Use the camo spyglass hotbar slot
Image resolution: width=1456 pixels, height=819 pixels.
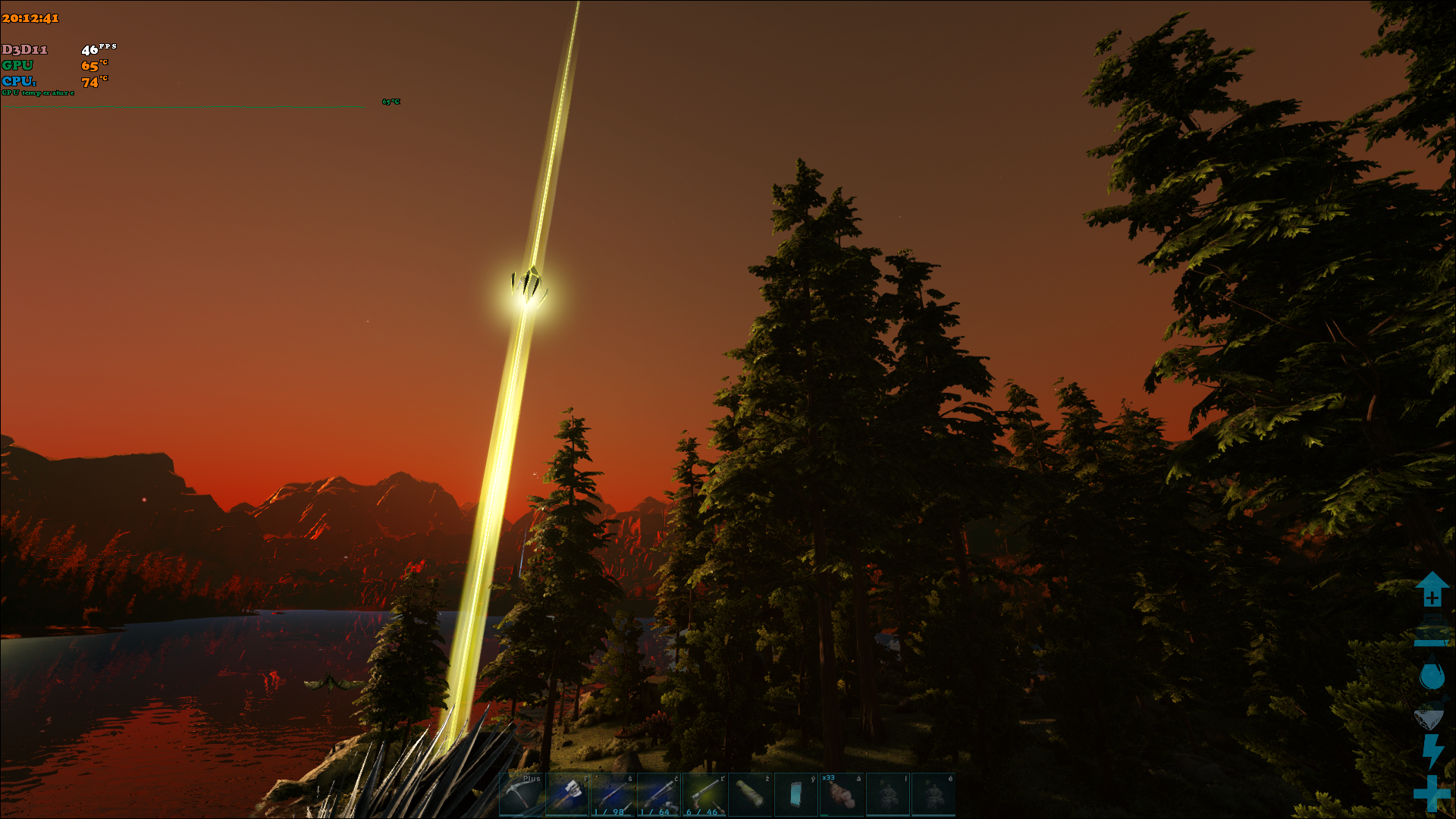[x=751, y=795]
